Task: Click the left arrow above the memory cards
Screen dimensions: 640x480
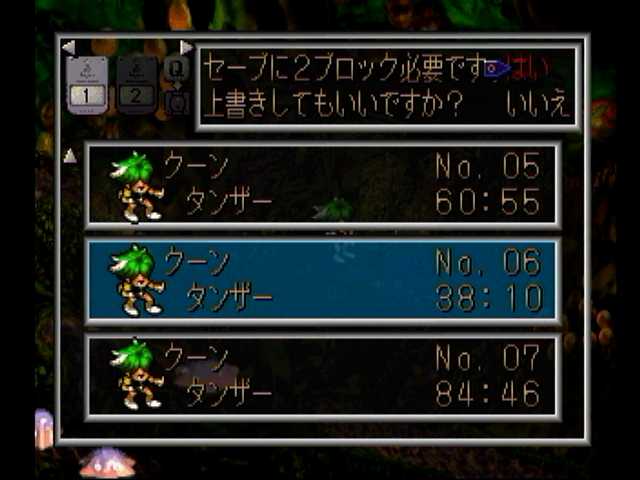Action: [x=68, y=47]
